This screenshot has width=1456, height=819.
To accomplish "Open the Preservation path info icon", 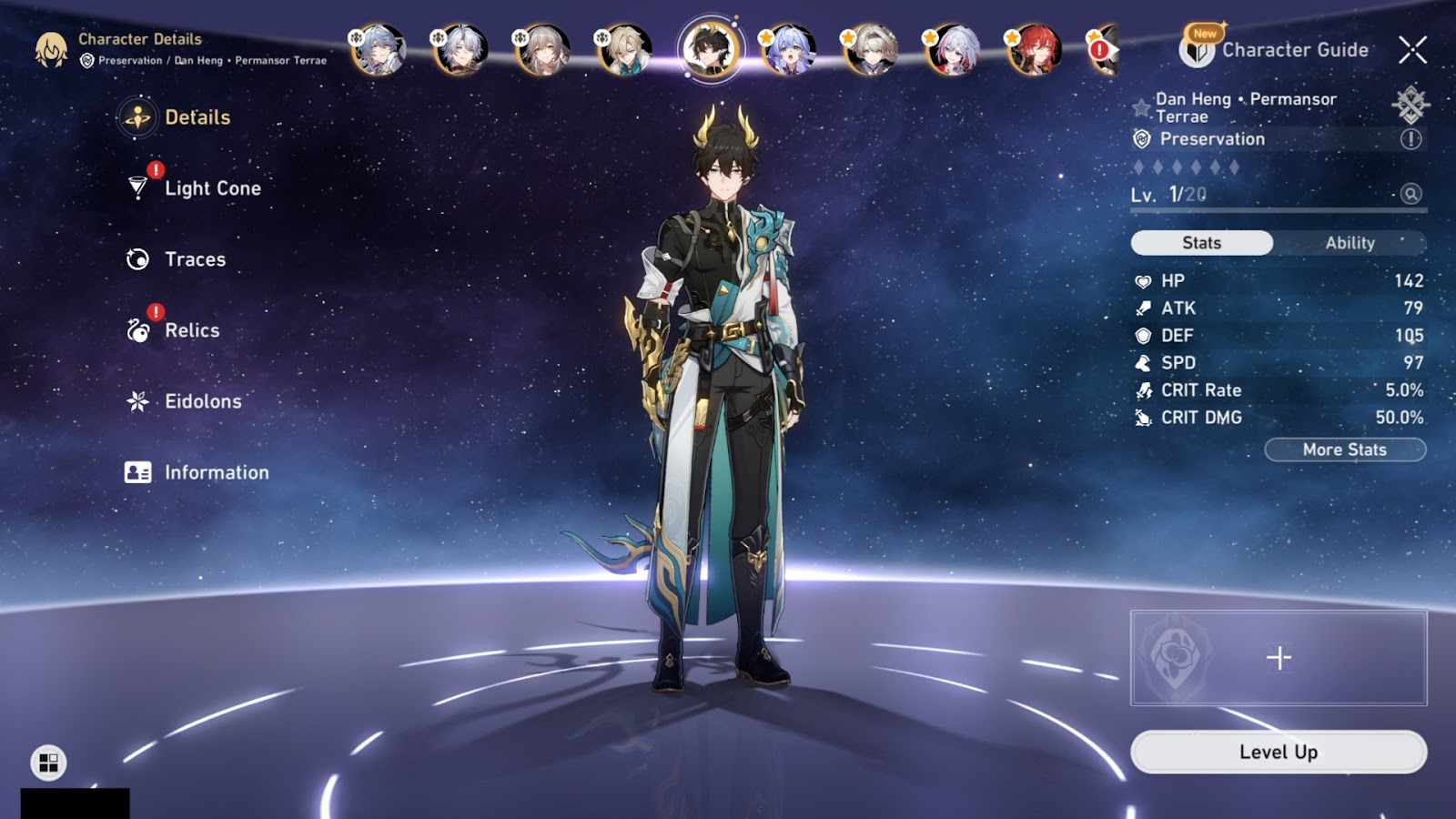I will click(x=1410, y=139).
